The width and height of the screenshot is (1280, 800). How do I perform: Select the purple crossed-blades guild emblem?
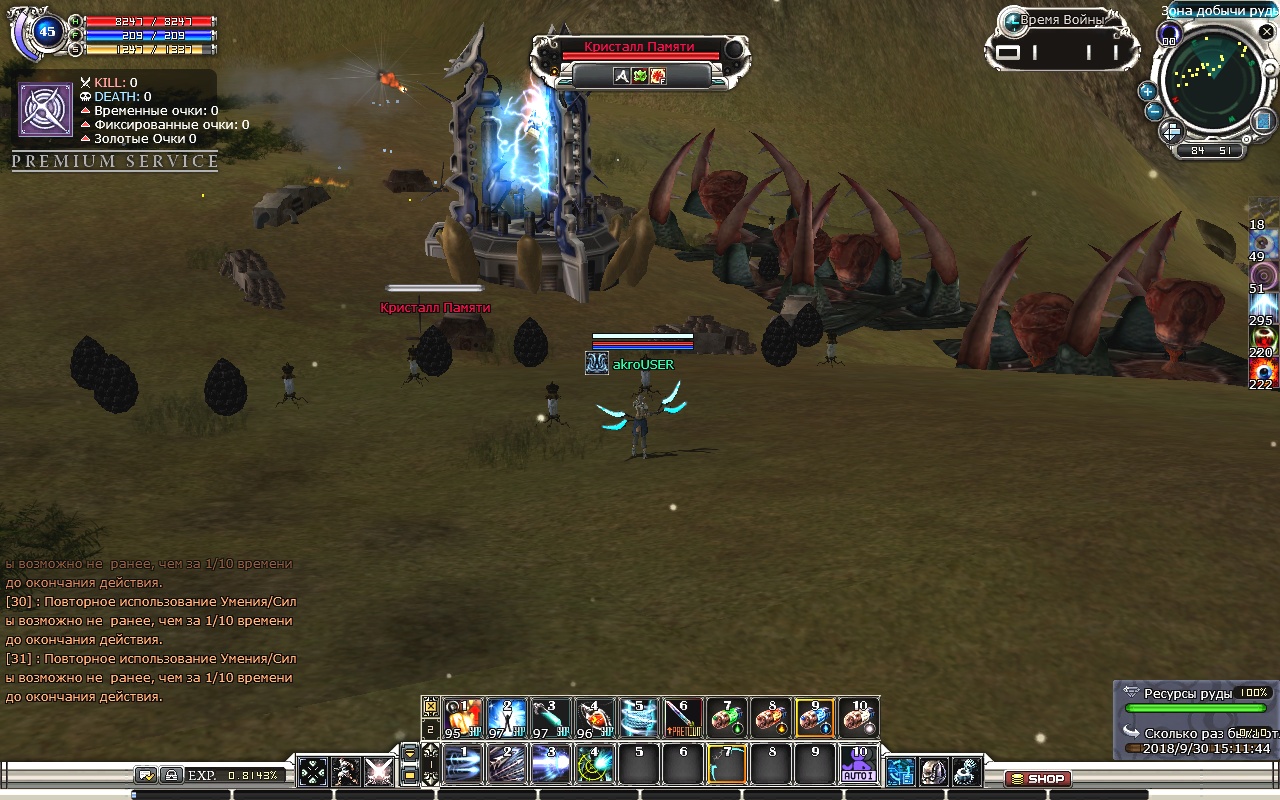coord(46,110)
